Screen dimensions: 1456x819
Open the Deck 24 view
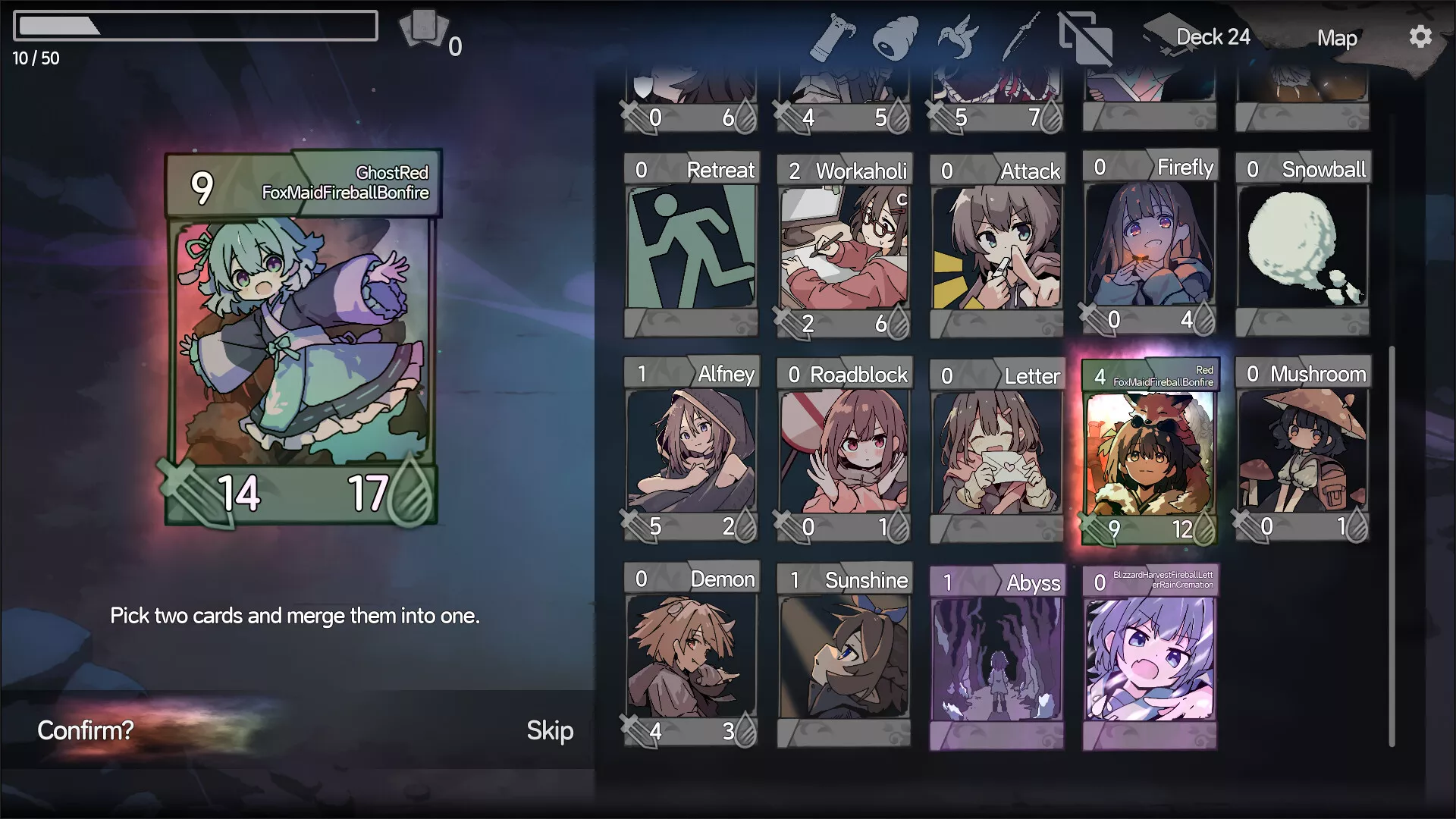click(x=1212, y=37)
